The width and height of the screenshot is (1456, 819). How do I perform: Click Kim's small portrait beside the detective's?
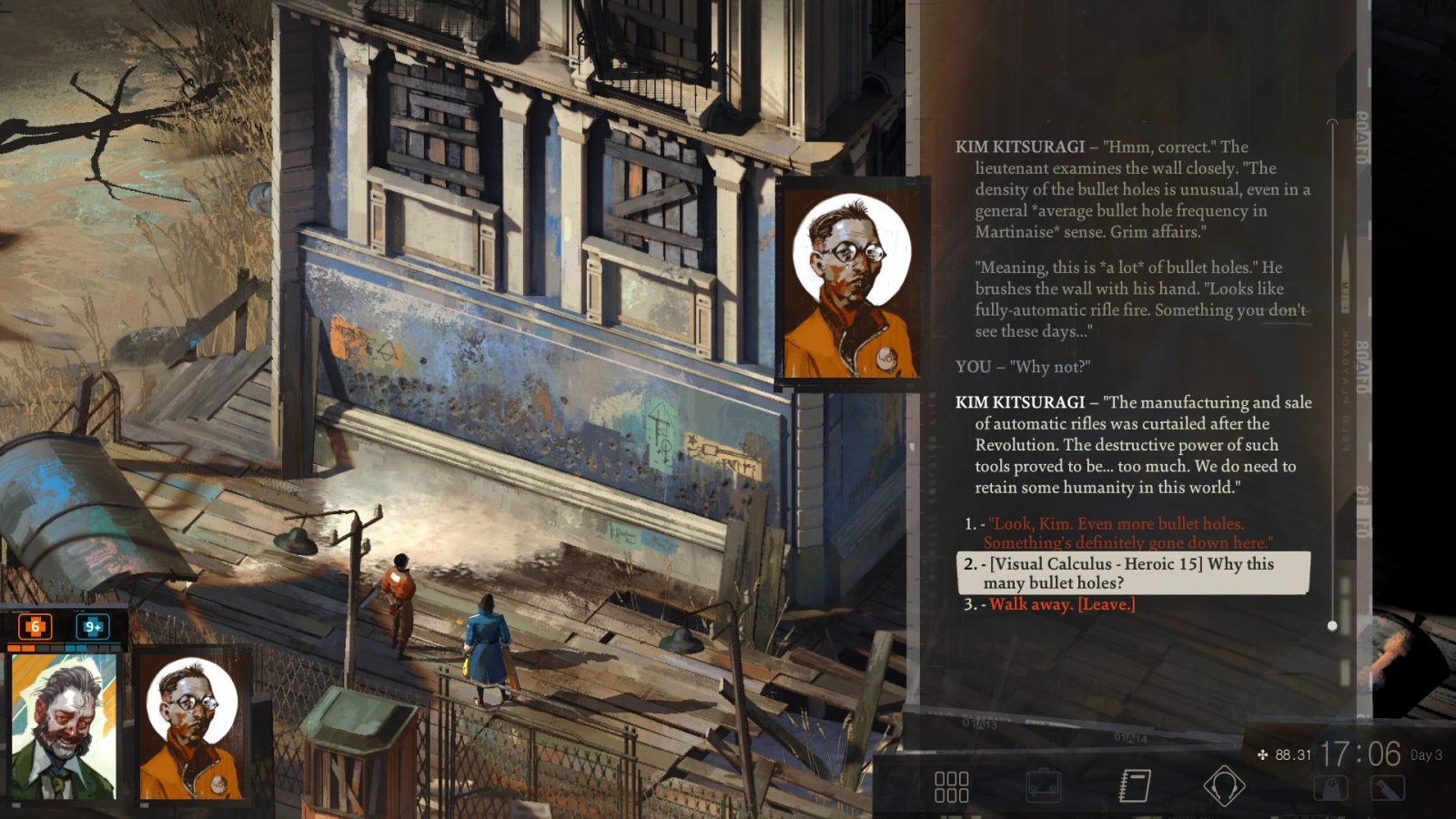[x=191, y=728]
